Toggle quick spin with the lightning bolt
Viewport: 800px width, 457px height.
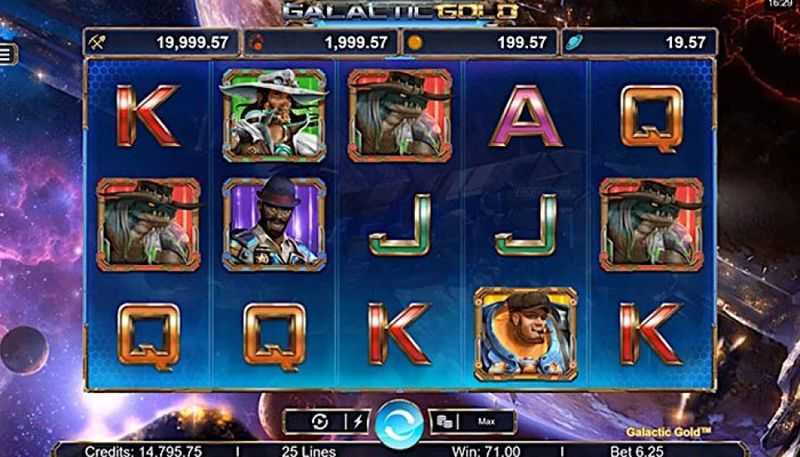pyautogui.click(x=357, y=422)
